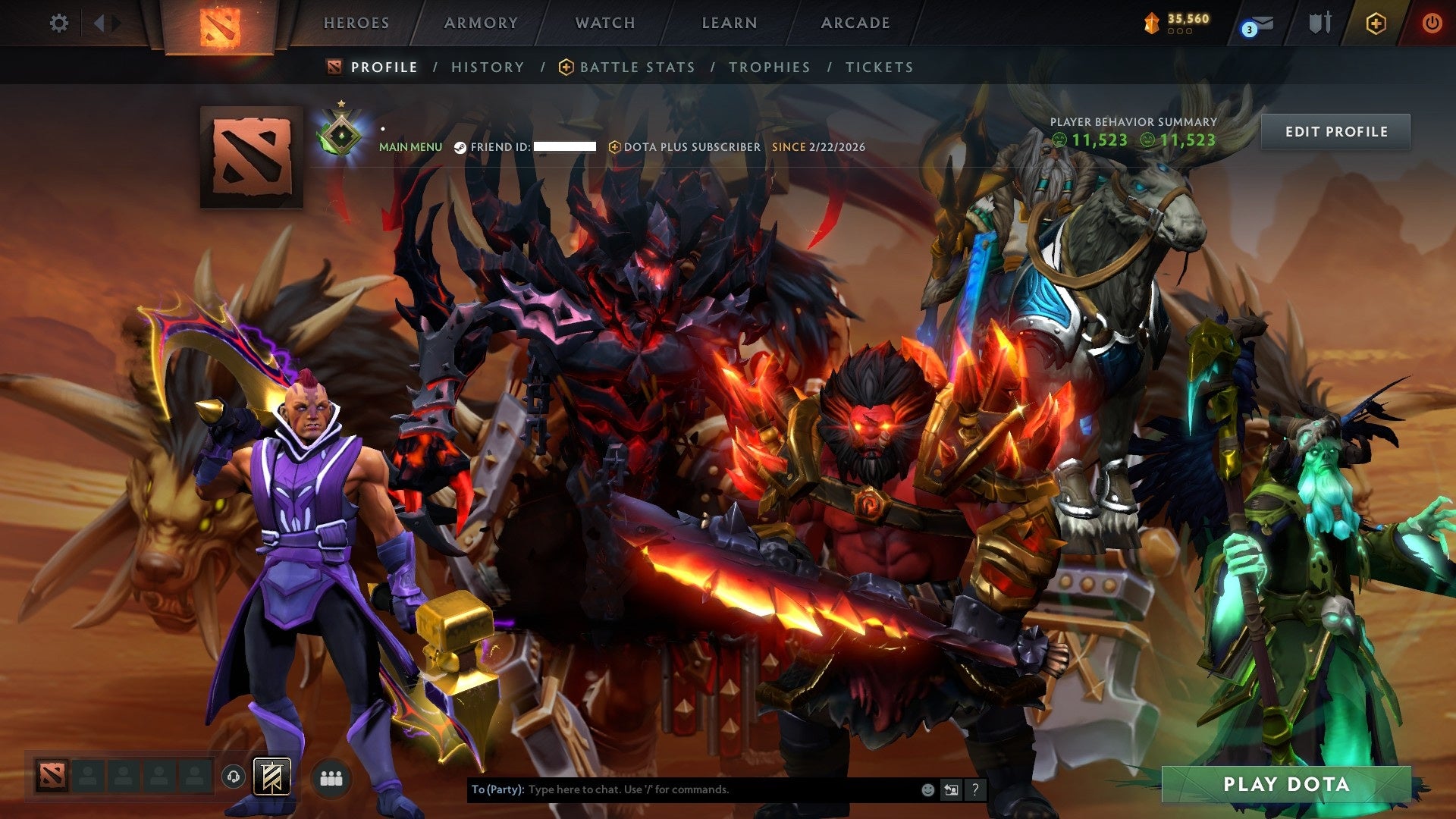Toggle the chat image sharing button

951,789
